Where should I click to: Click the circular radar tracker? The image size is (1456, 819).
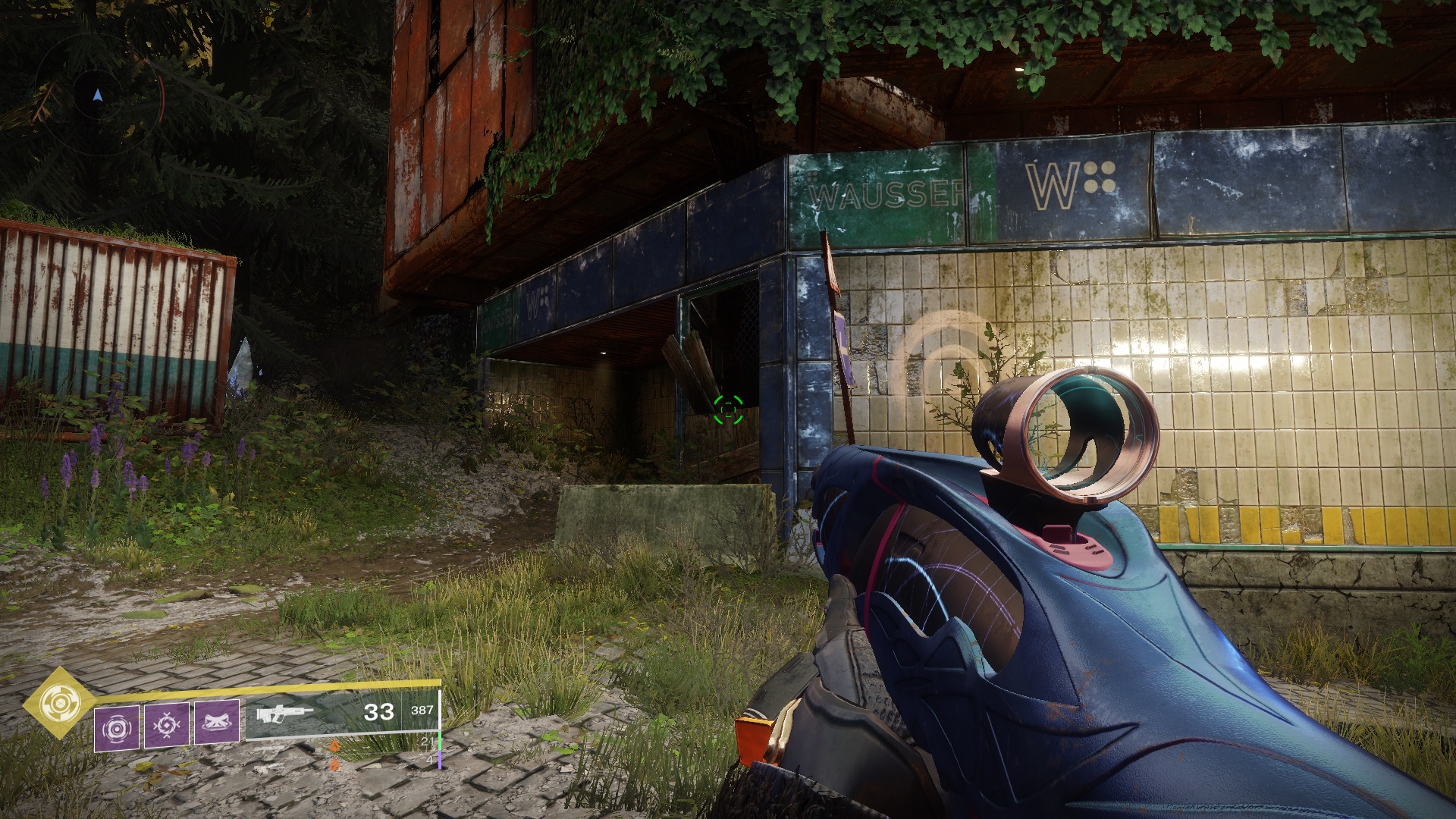pyautogui.click(x=99, y=96)
